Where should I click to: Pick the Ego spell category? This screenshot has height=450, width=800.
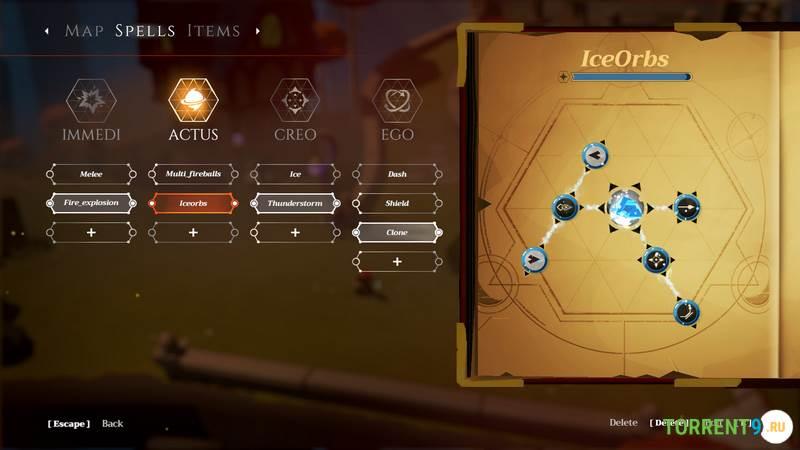(x=397, y=101)
